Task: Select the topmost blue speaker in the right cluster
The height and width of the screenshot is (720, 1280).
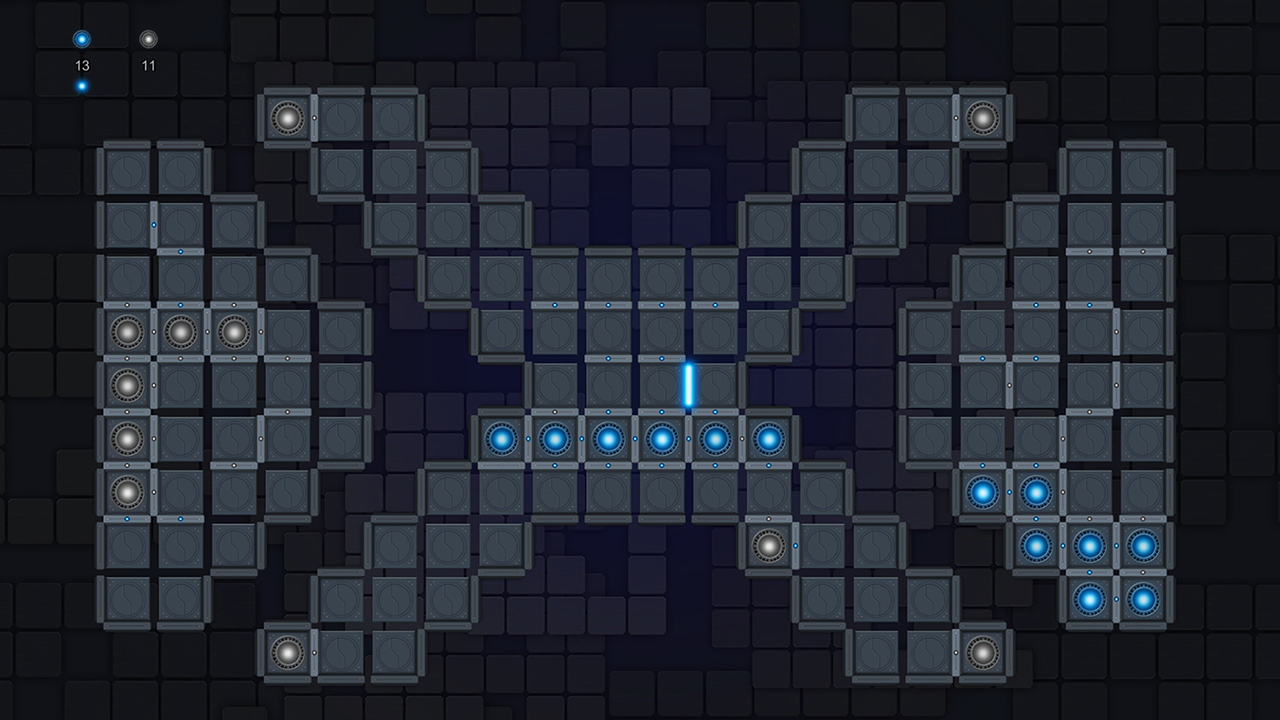Action: [x=985, y=490]
